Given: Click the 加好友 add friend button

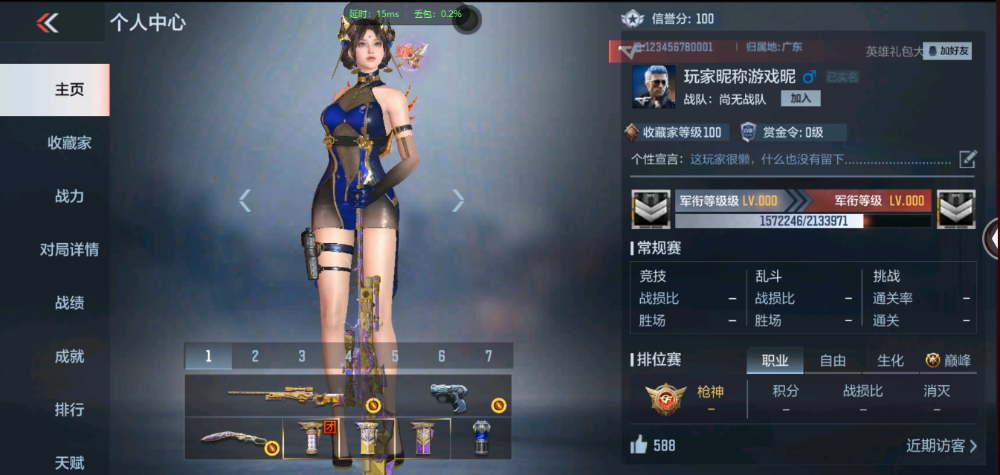Looking at the screenshot, I should point(947,50).
